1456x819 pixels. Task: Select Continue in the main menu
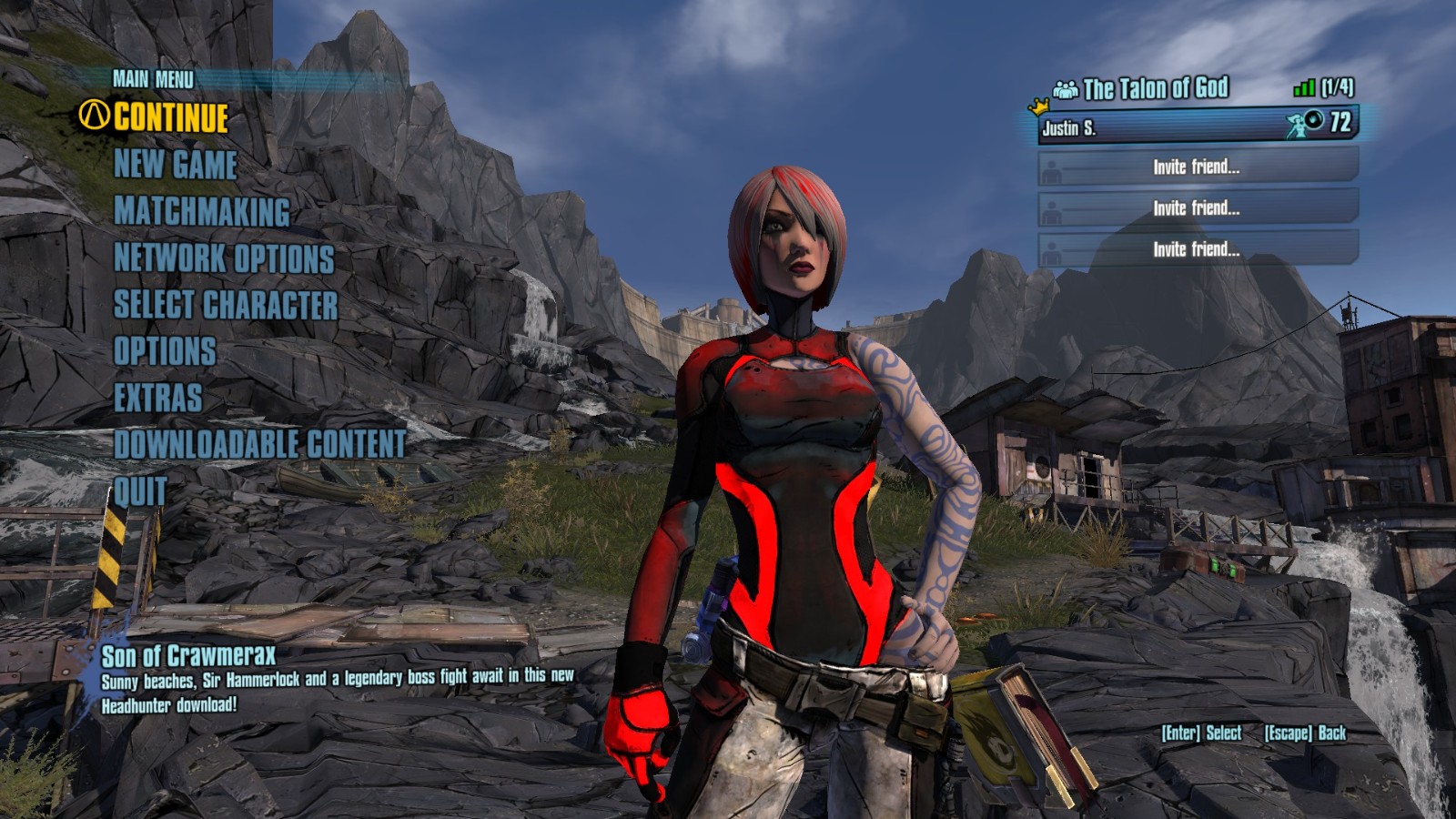click(x=170, y=117)
